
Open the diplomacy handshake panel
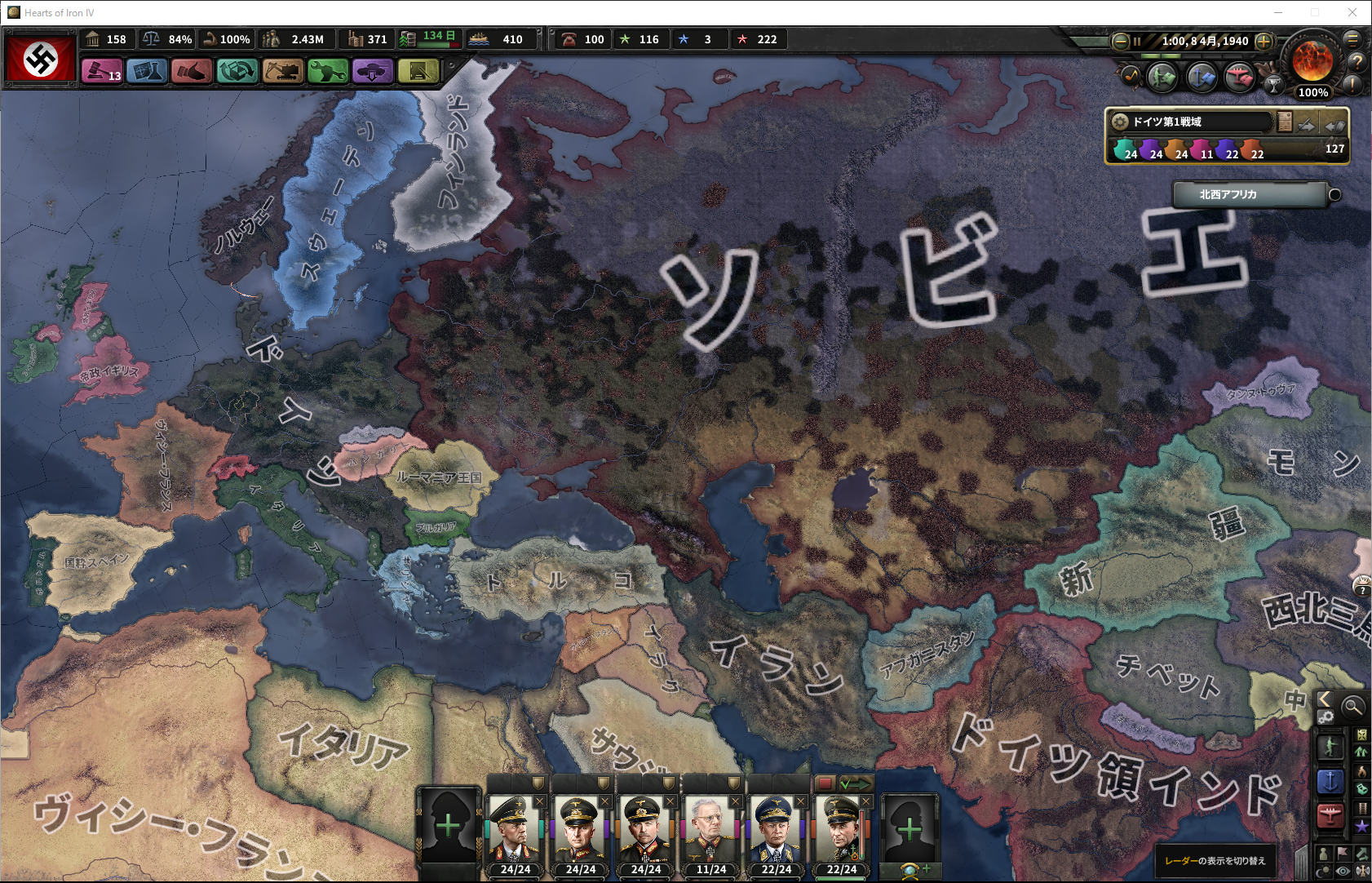192,72
